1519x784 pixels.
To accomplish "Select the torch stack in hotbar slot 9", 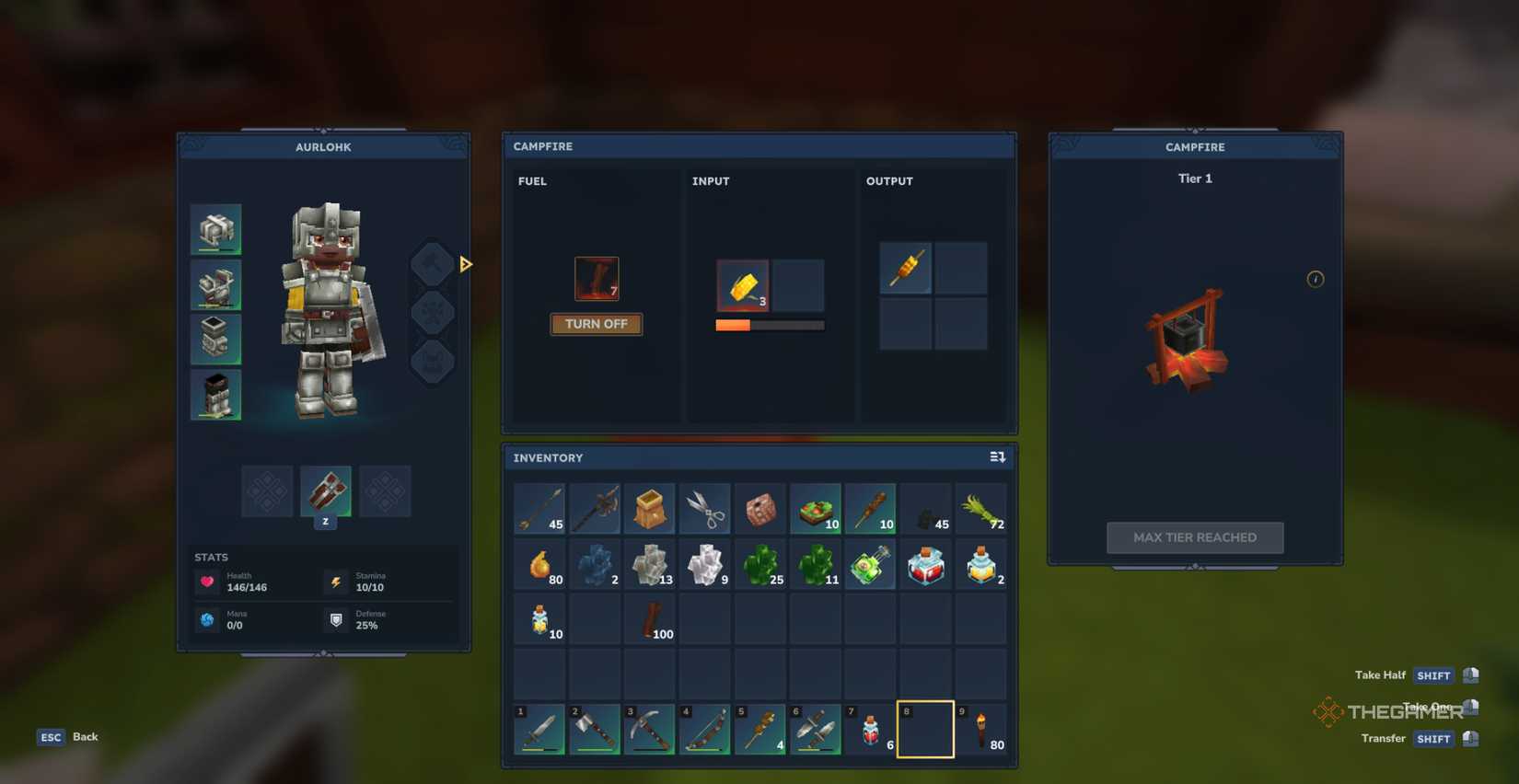I will pos(980,729).
